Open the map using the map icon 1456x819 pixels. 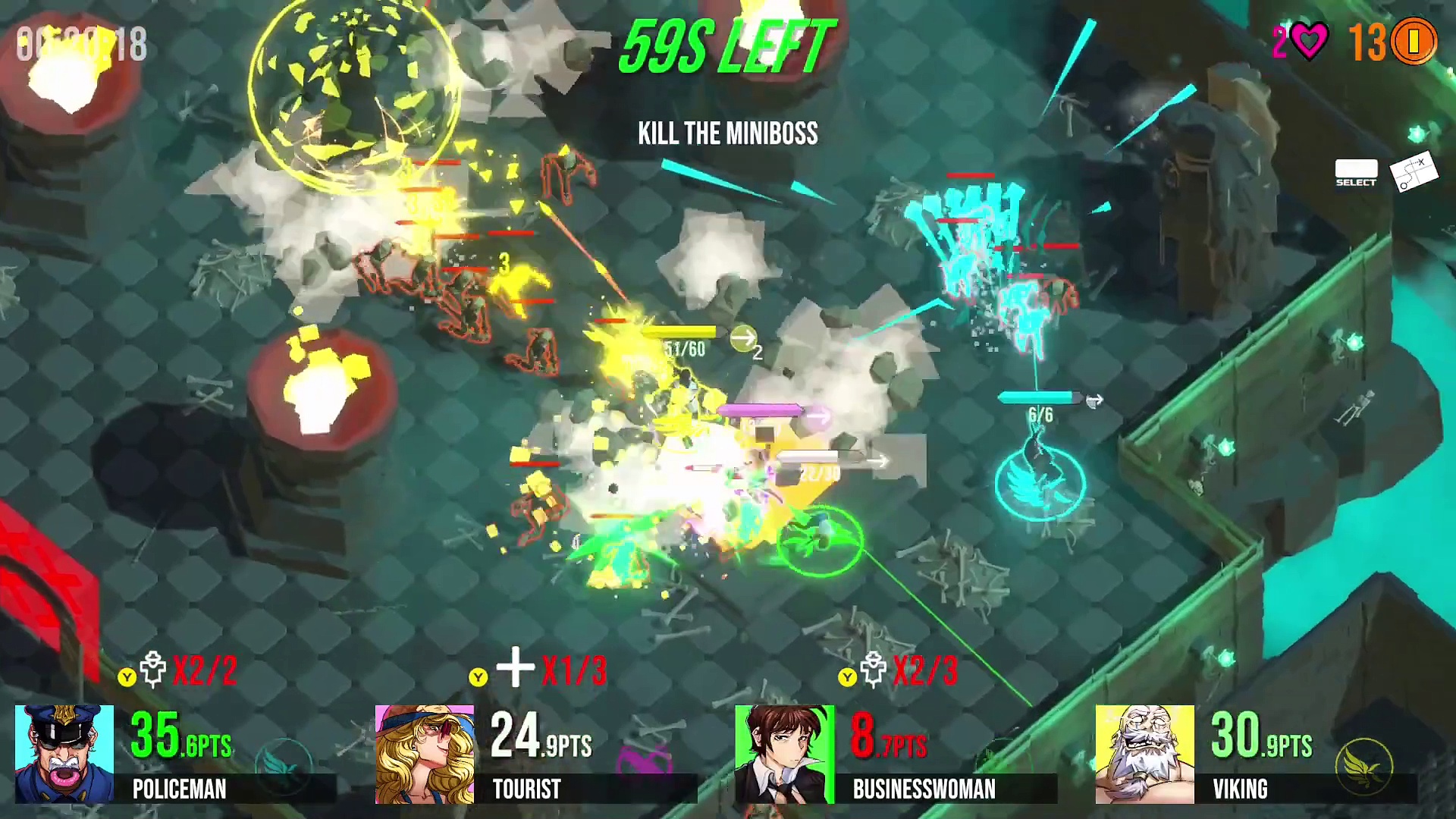click(1414, 174)
